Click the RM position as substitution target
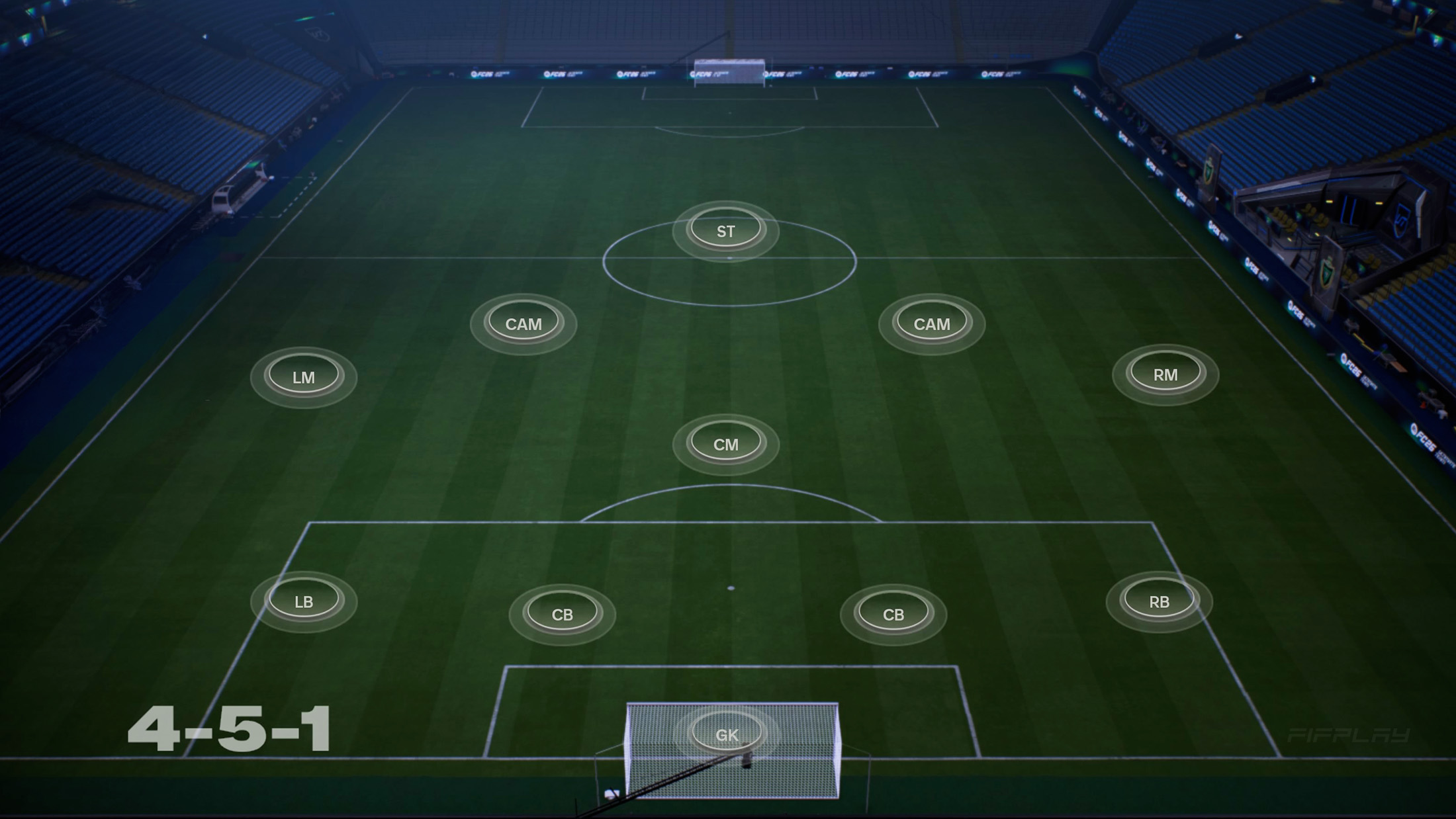The width and height of the screenshot is (1456, 819). pos(1165,374)
